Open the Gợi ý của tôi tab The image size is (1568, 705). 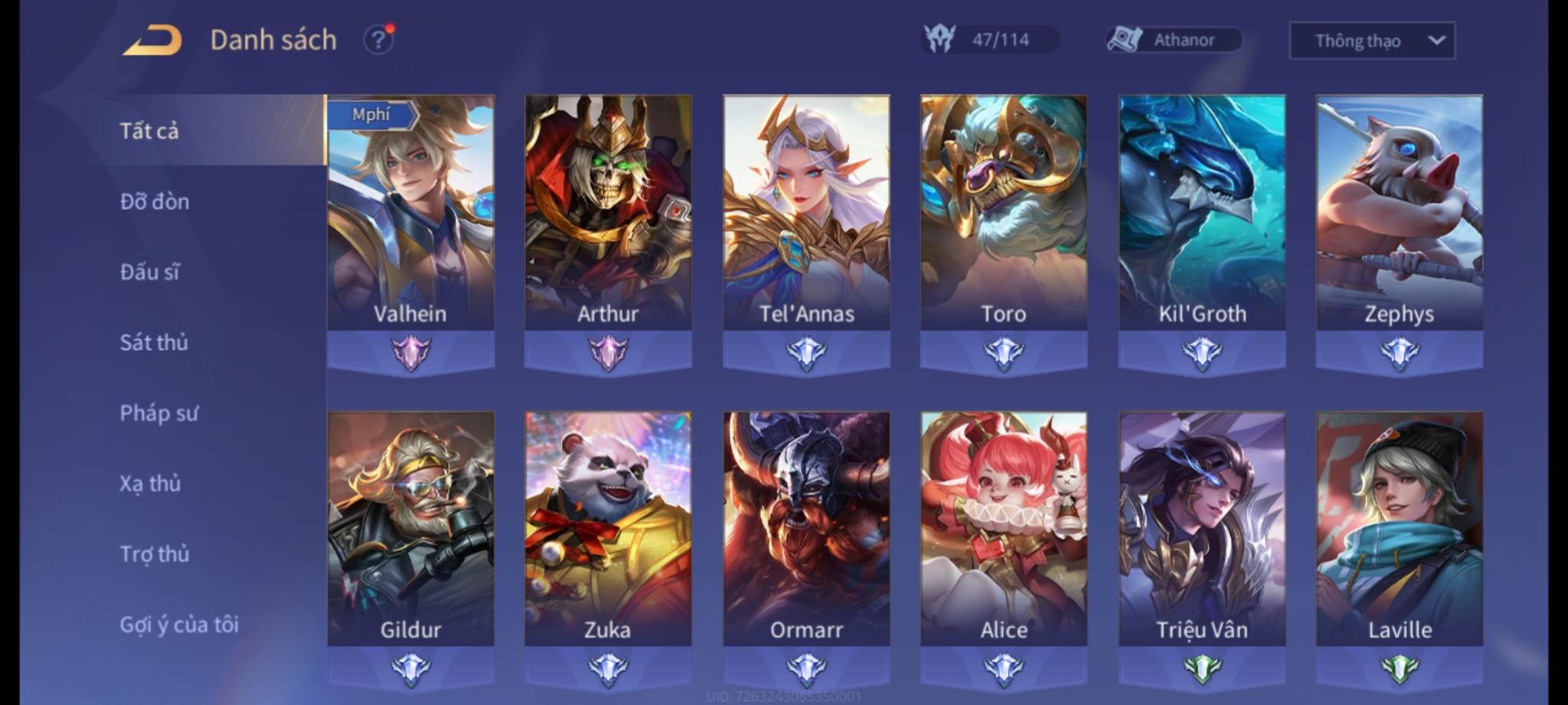point(179,625)
